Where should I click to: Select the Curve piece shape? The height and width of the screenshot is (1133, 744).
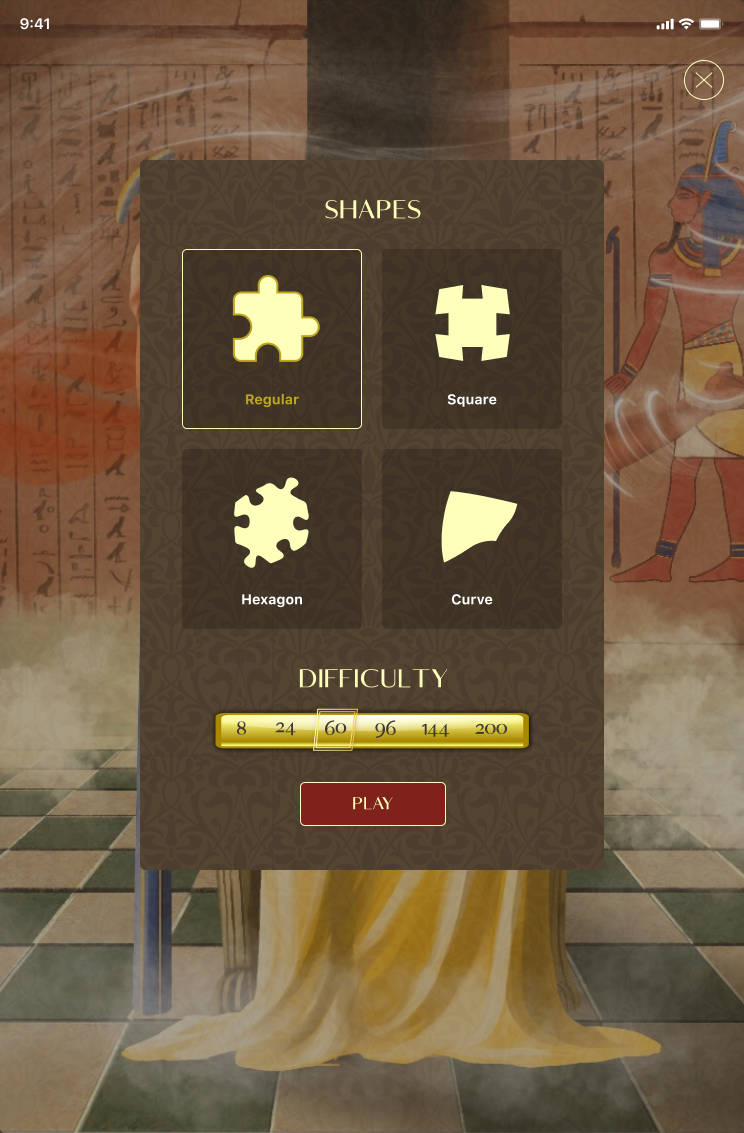click(471, 538)
